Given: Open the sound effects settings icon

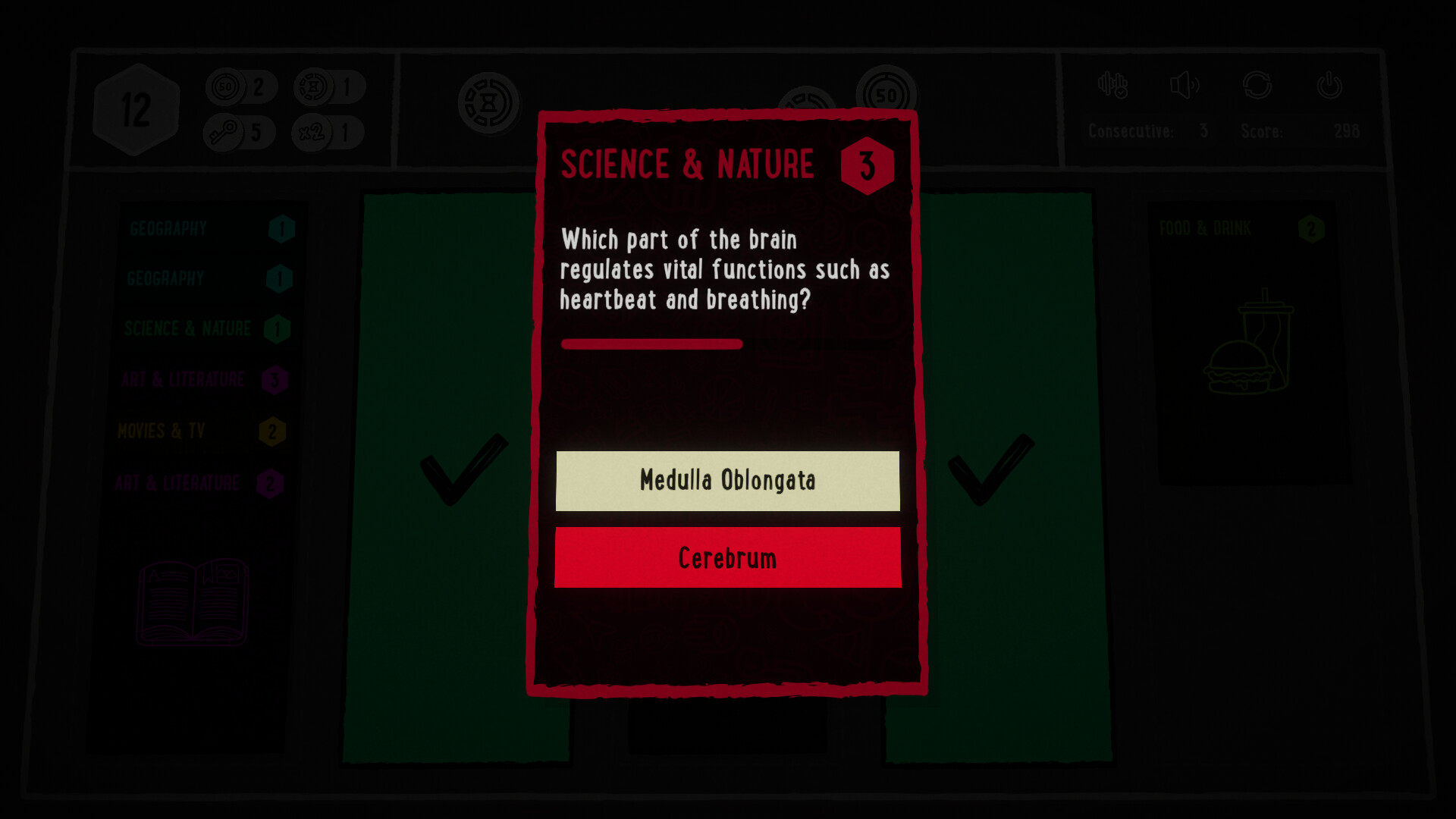Looking at the screenshot, I should [x=1112, y=86].
